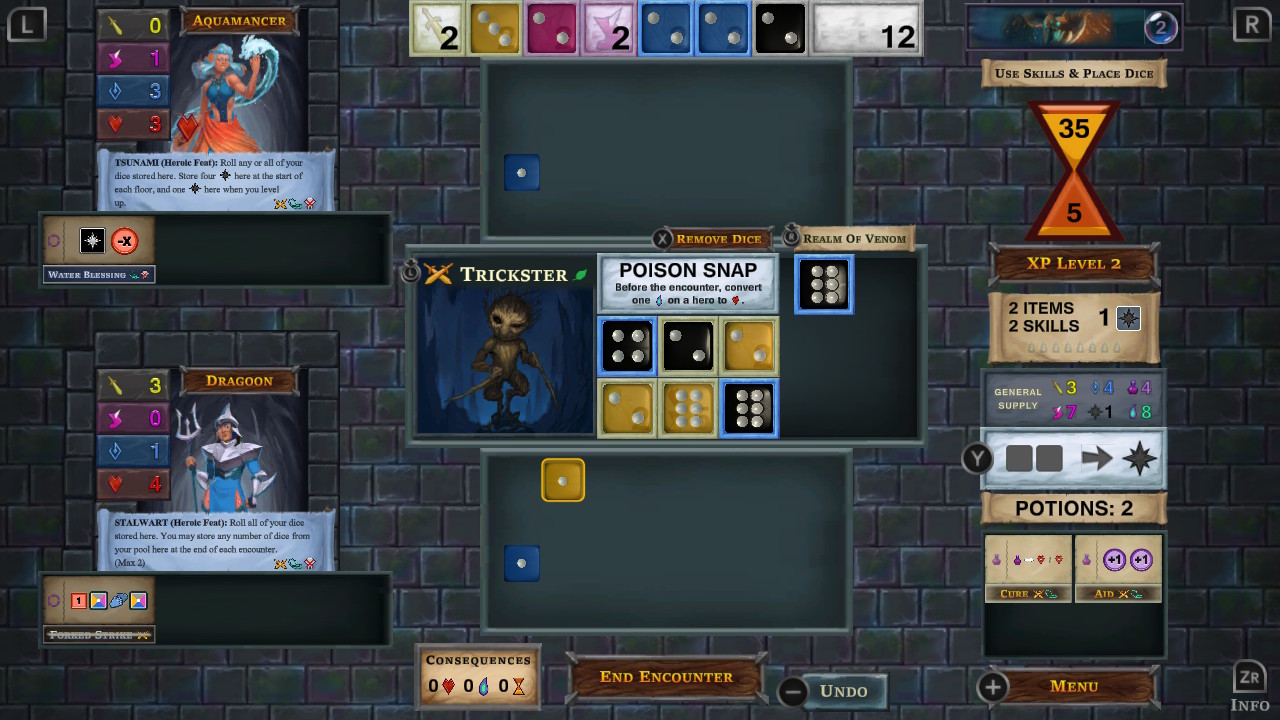Image resolution: width=1280 pixels, height=720 pixels.
Task: Select the Aid potion icon
Action: pos(1117,568)
